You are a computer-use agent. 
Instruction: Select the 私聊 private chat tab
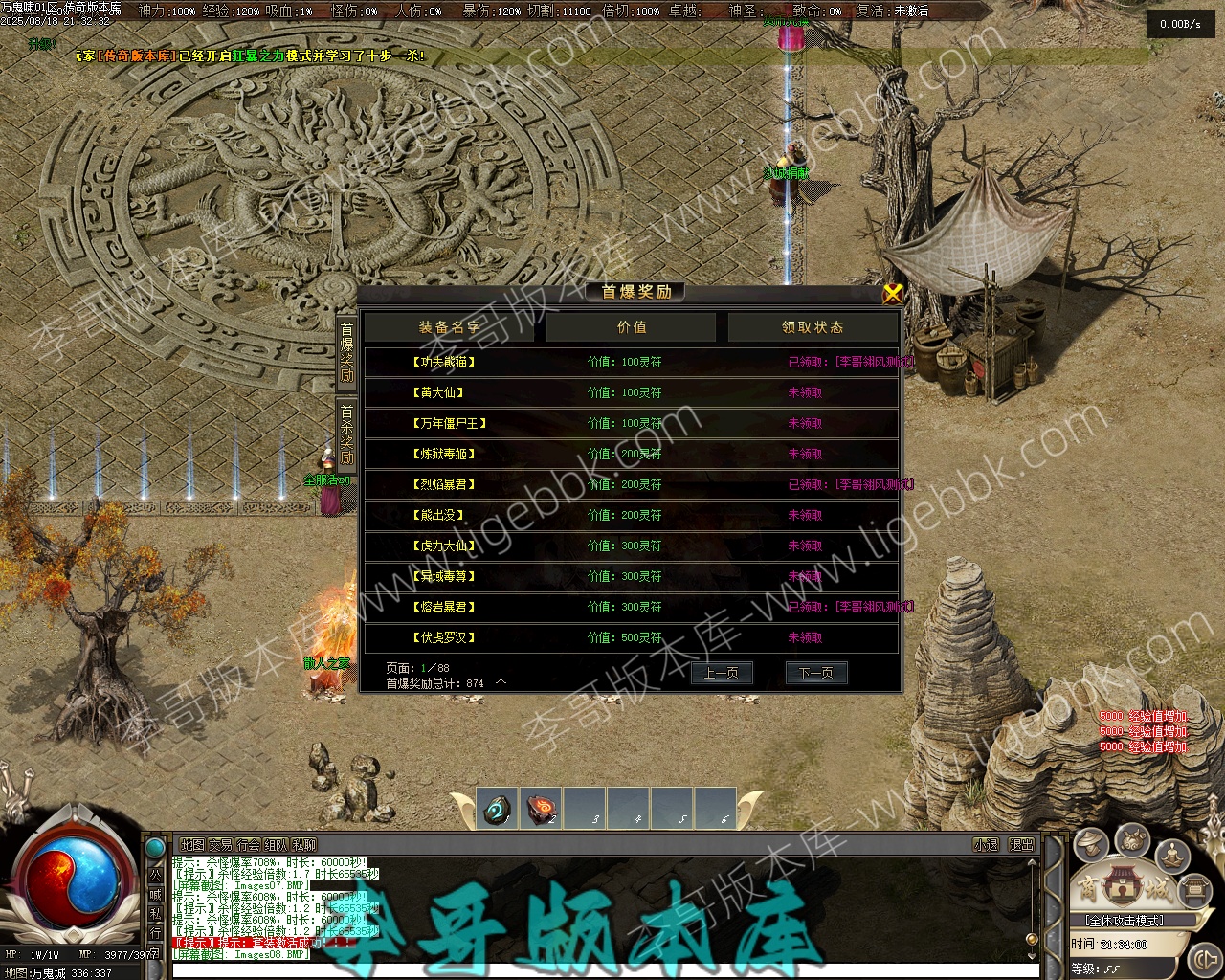tap(304, 845)
